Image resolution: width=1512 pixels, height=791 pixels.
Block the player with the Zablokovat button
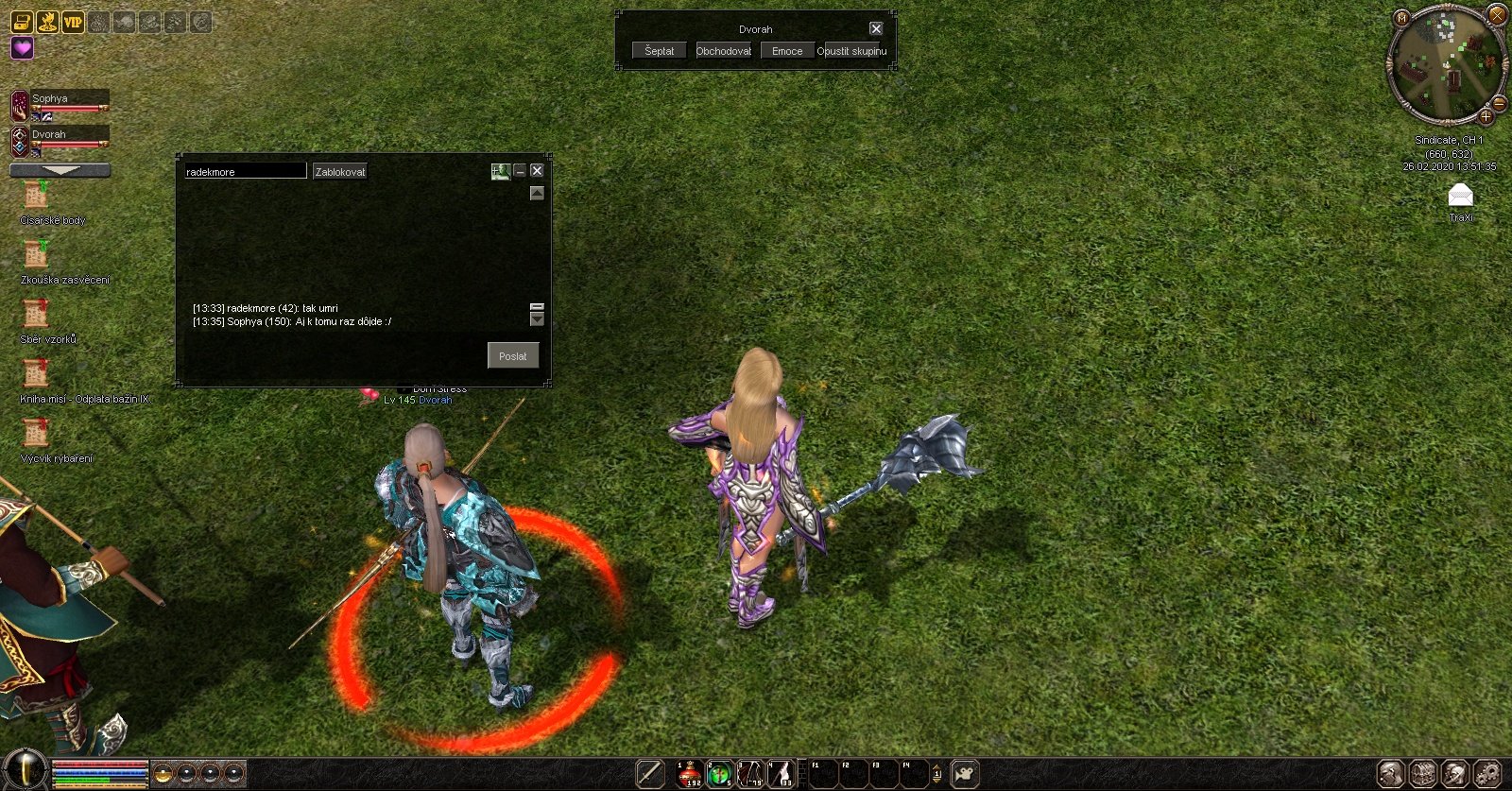pos(339,171)
